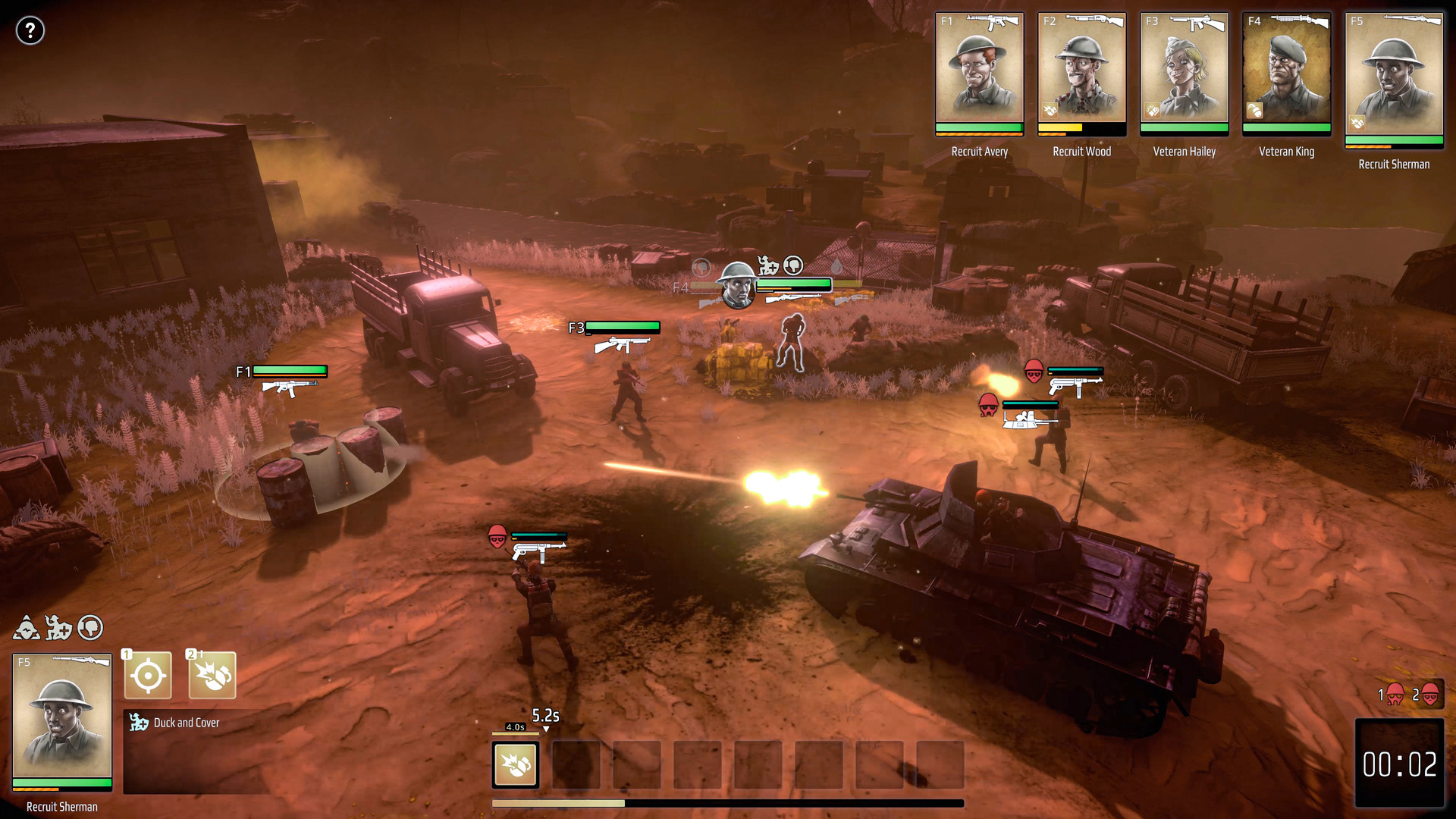Open the help question mark button
This screenshot has width=1456, height=819.
[x=30, y=30]
